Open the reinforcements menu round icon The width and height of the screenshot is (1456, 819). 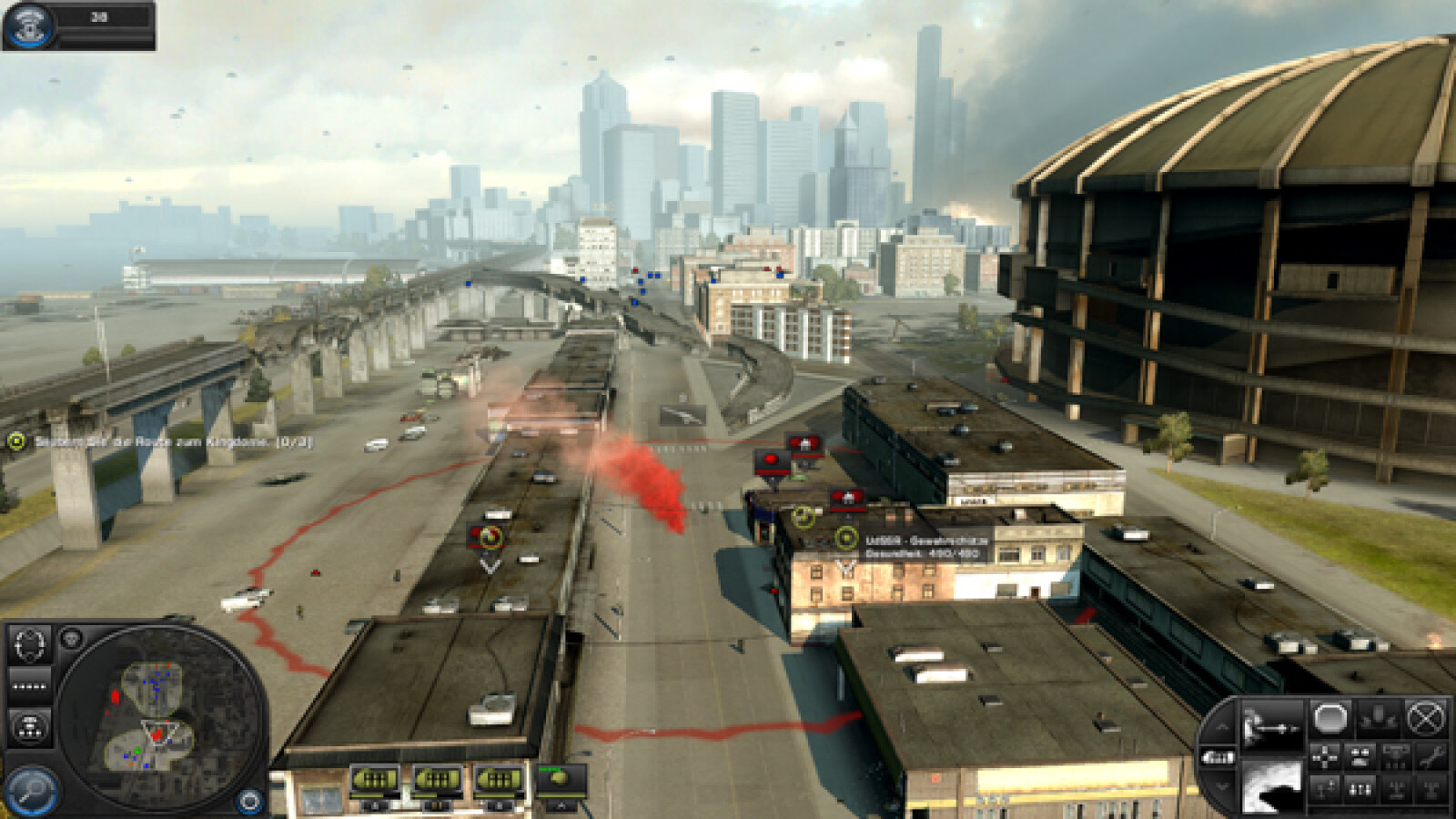28,25
